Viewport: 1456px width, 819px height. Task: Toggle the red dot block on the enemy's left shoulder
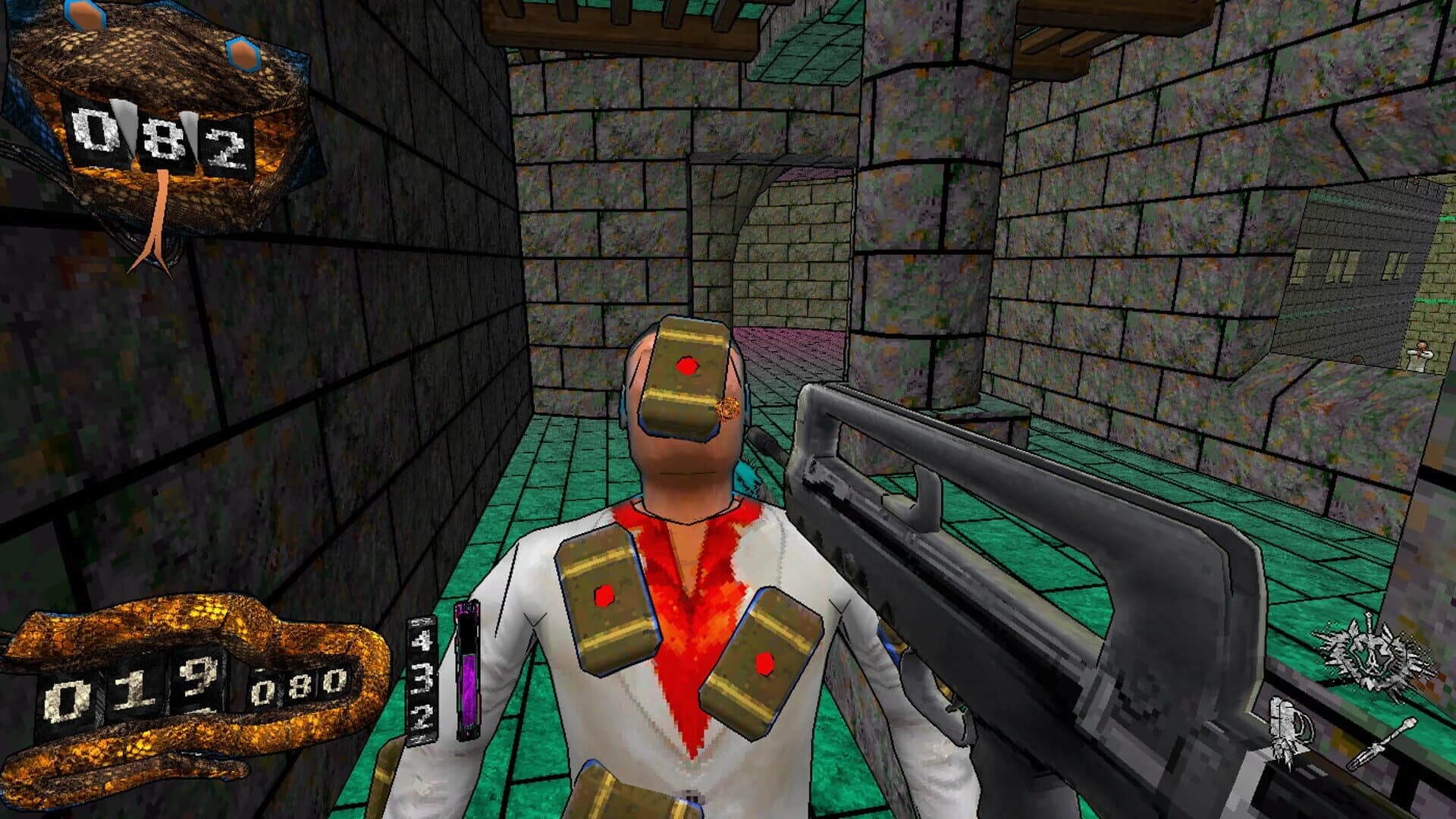pyautogui.click(x=603, y=595)
